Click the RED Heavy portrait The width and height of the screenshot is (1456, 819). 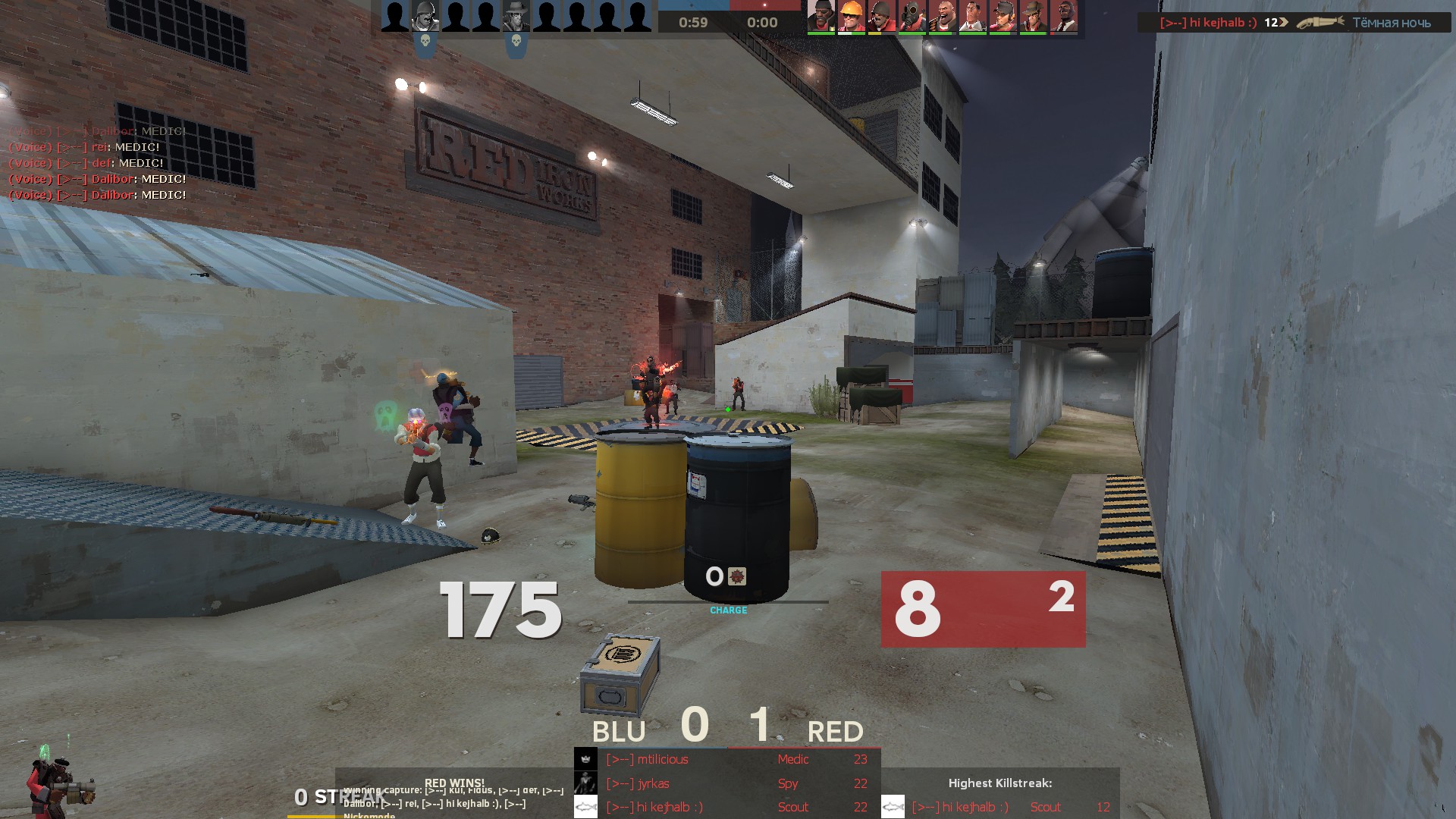tap(942, 17)
